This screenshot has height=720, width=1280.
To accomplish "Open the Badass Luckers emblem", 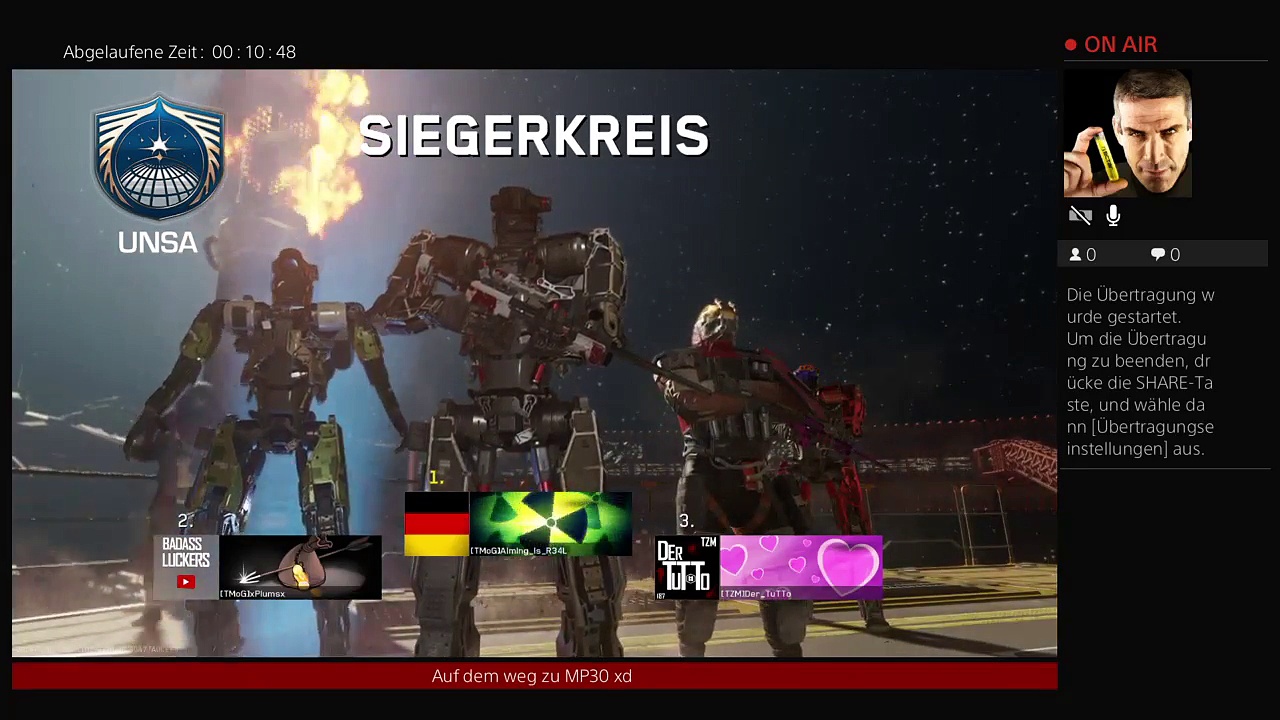I will (186, 567).
